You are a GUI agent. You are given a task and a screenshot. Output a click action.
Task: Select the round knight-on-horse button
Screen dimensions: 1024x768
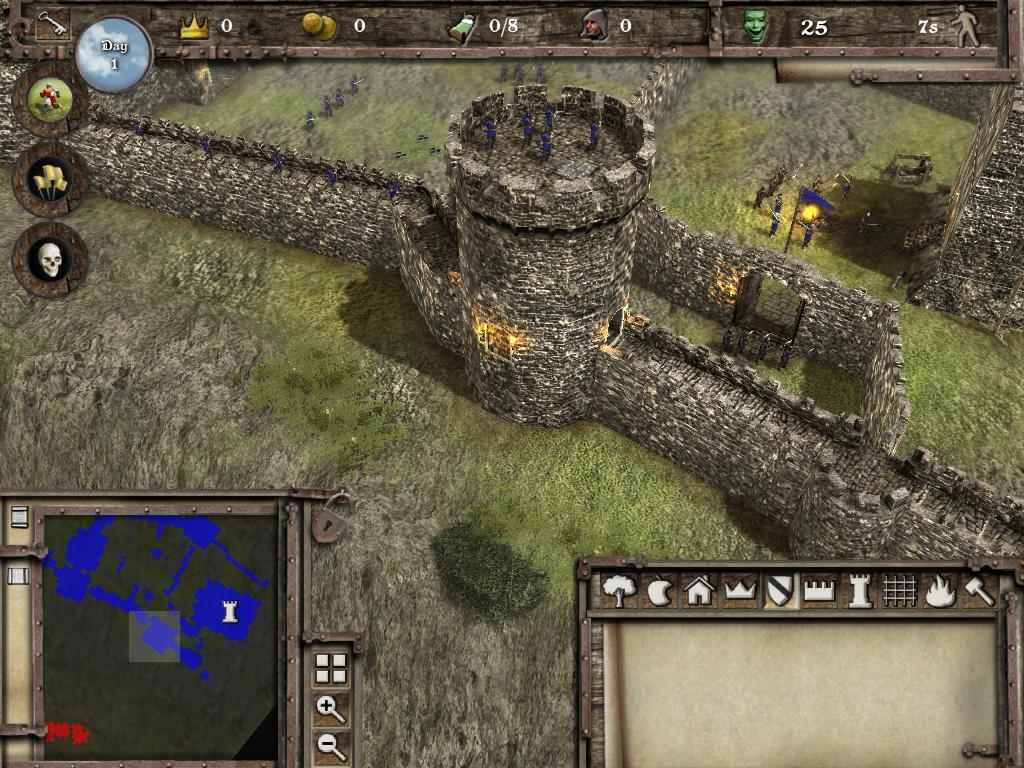click(x=48, y=97)
